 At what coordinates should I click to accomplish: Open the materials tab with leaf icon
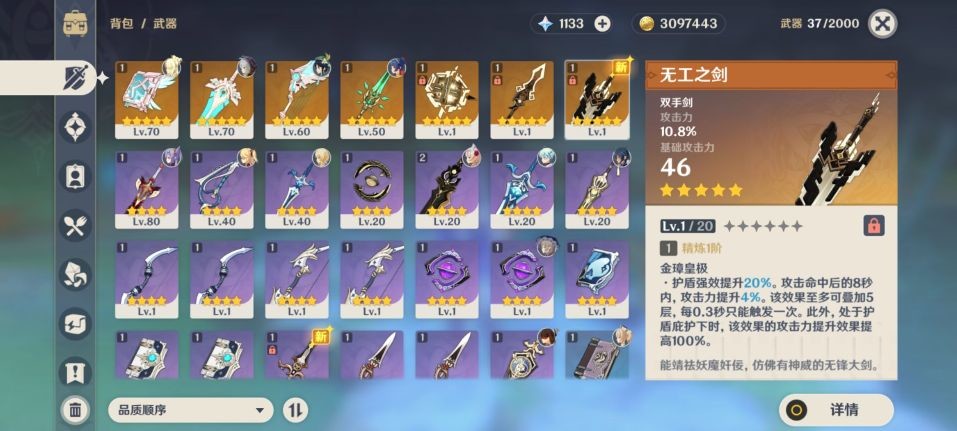(x=76, y=273)
